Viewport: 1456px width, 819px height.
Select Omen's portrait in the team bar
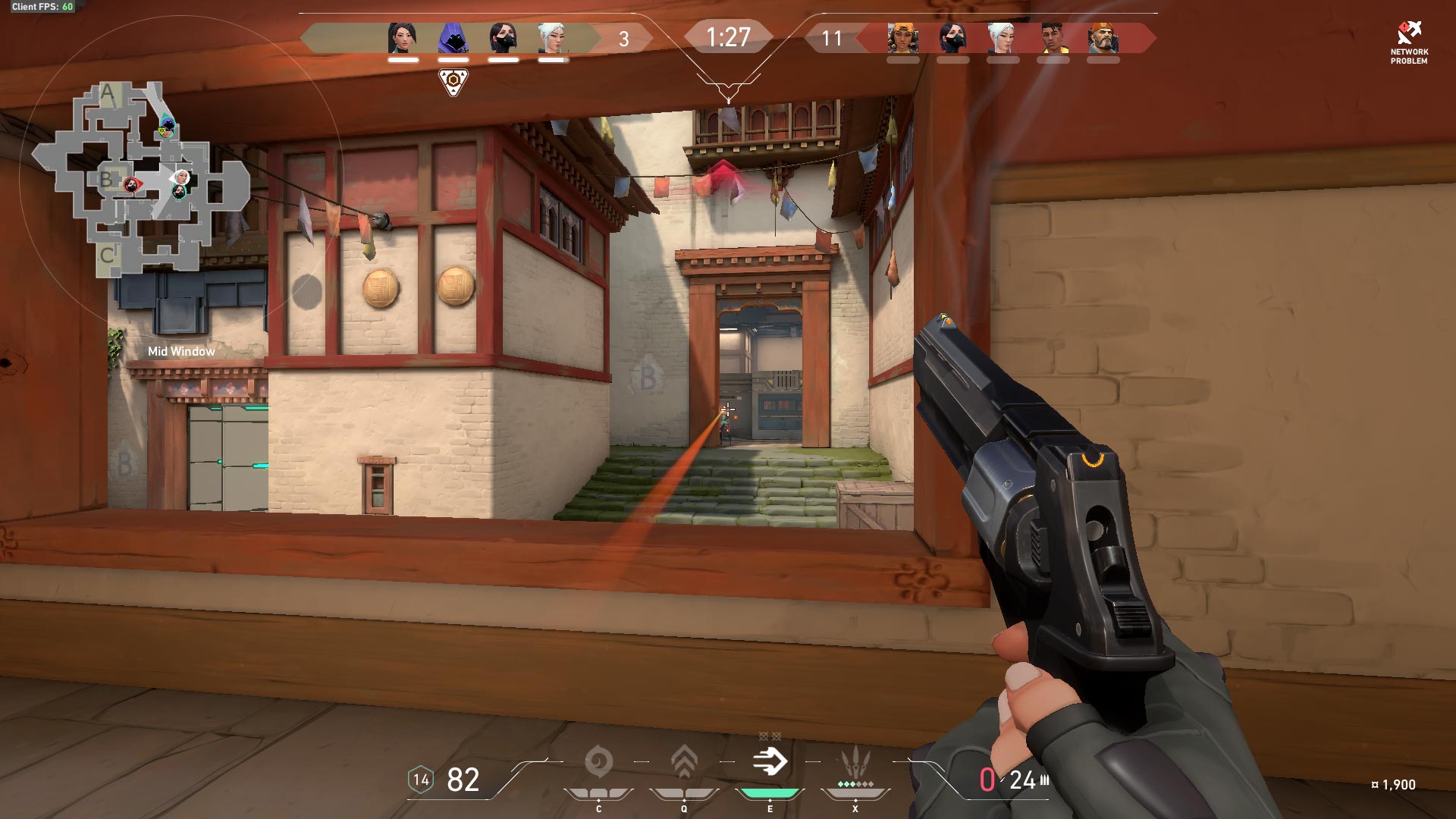click(x=453, y=38)
